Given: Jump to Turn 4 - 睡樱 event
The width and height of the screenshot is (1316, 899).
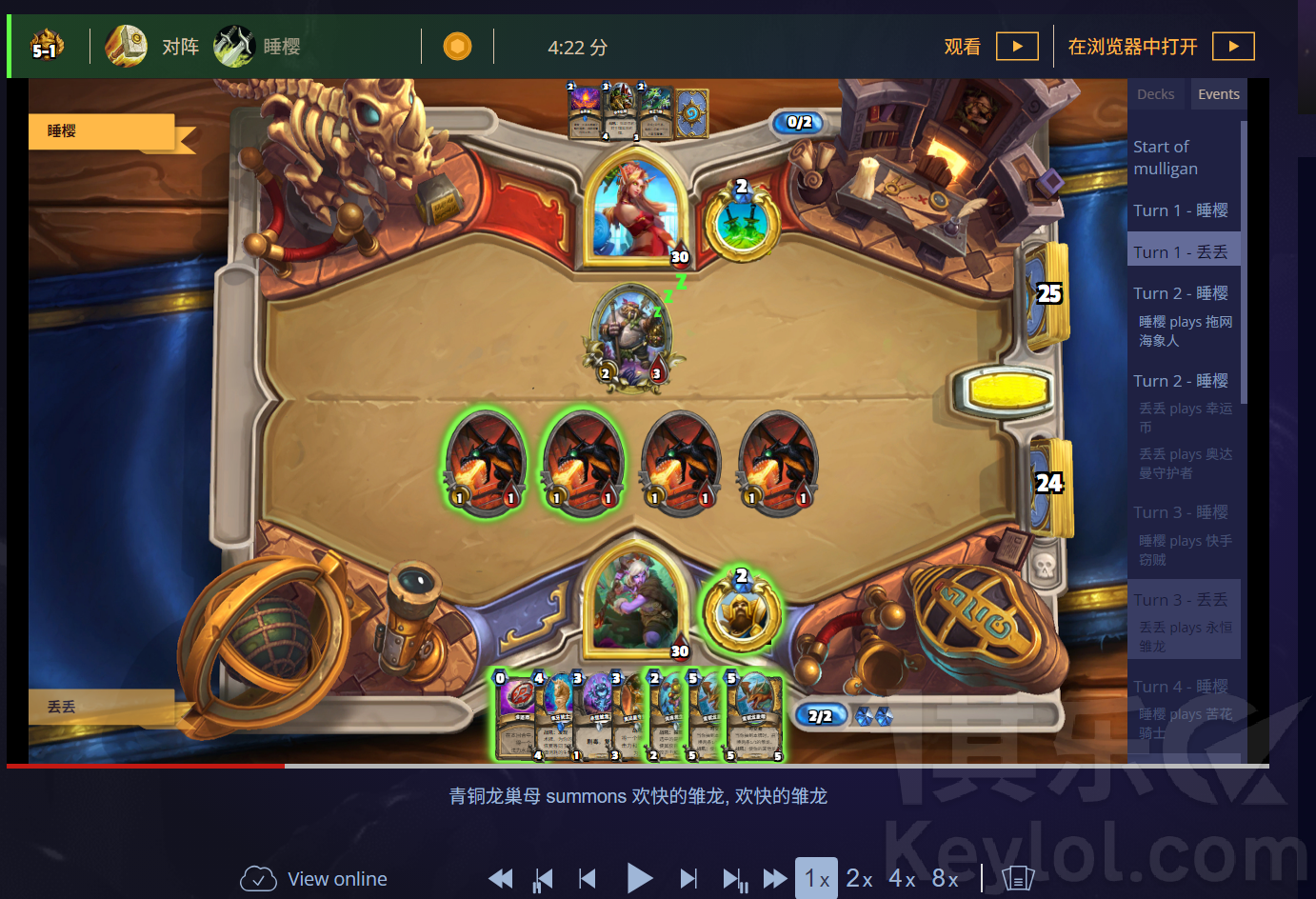Looking at the screenshot, I should pyautogui.click(x=1180, y=687).
